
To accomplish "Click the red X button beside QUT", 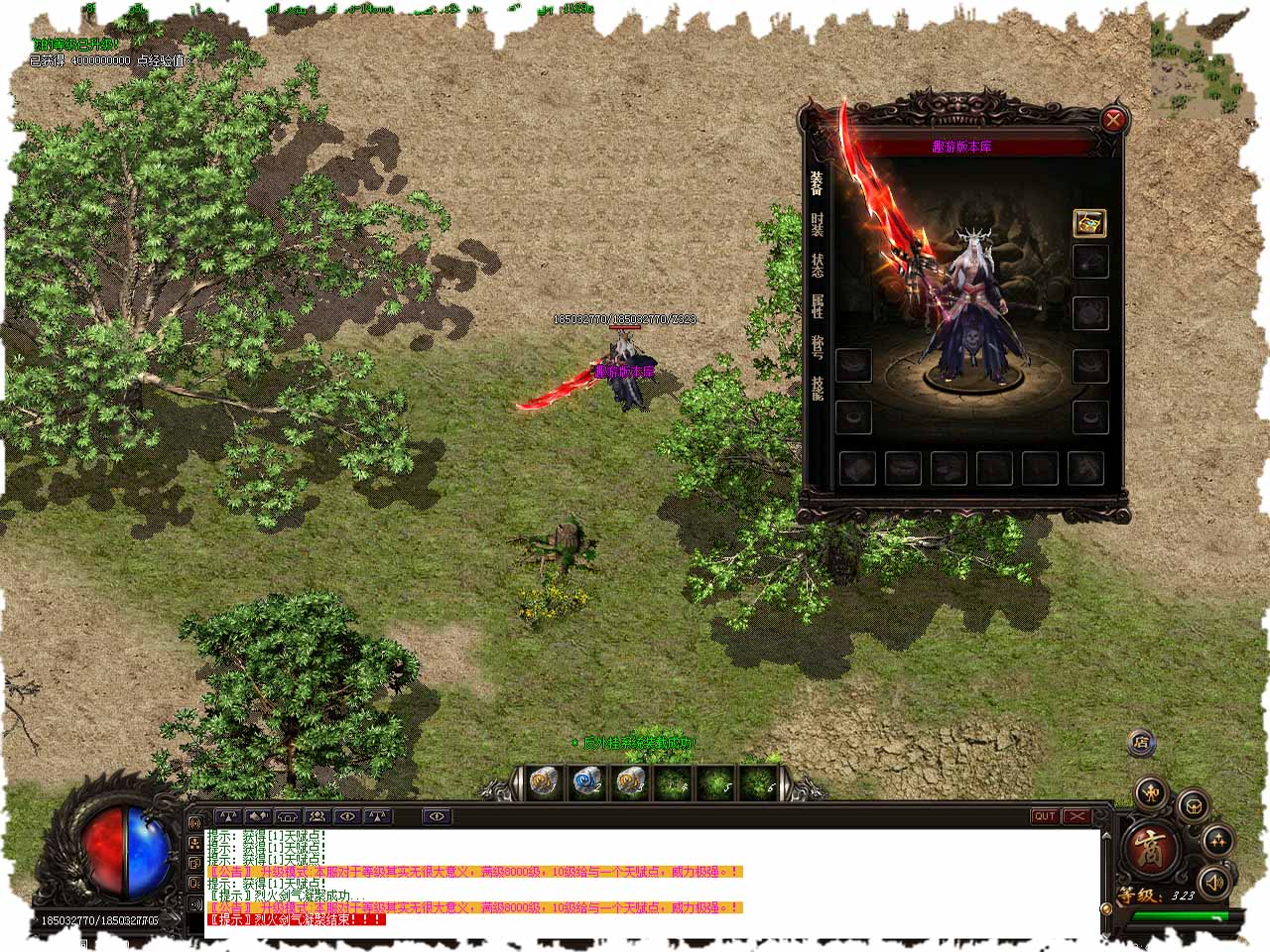I will tap(1077, 816).
